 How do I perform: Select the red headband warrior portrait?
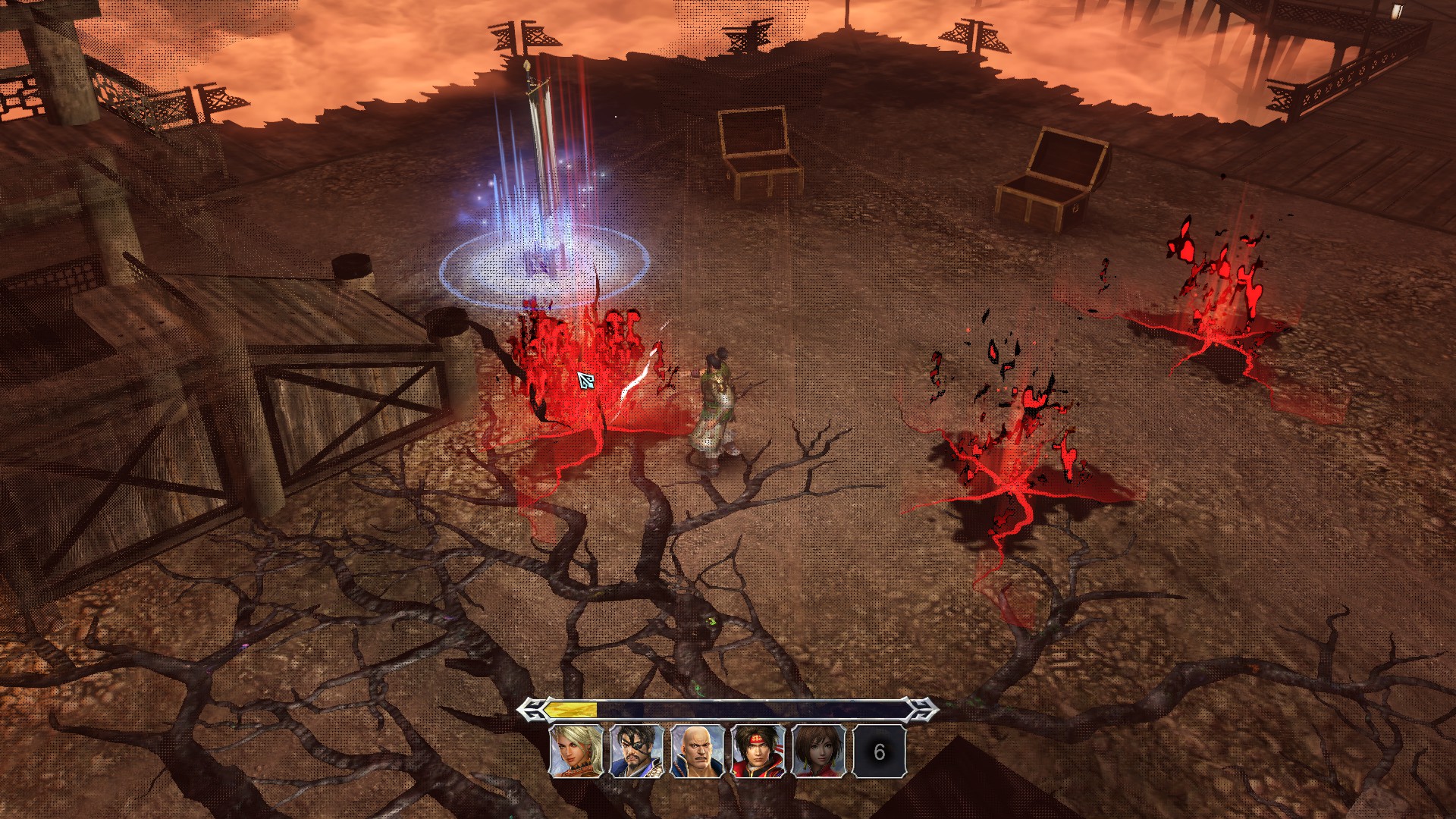758,752
